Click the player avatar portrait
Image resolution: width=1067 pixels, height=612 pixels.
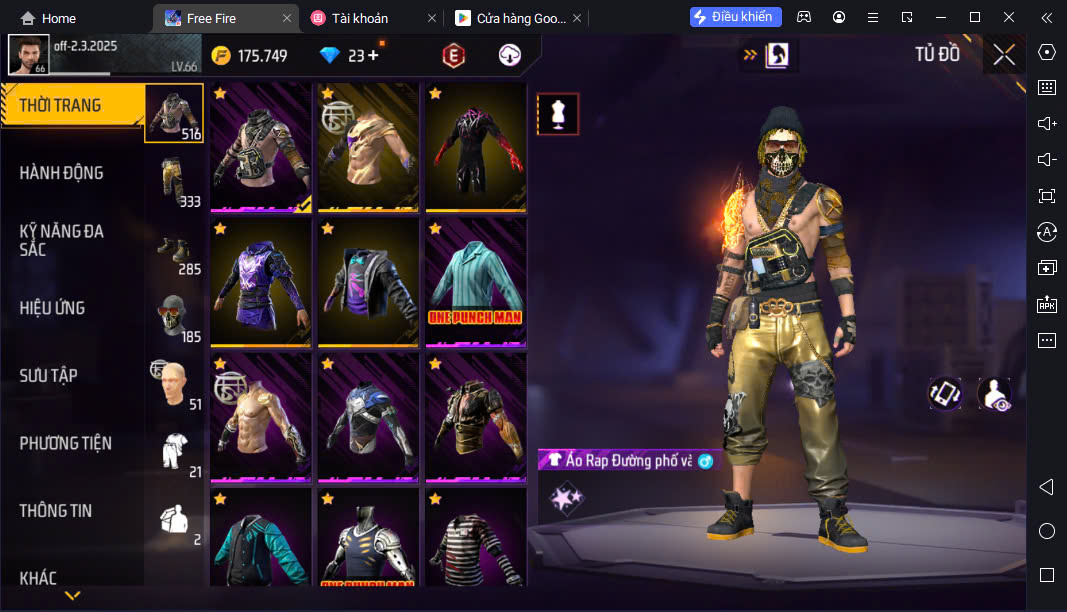pyautogui.click(x=28, y=55)
